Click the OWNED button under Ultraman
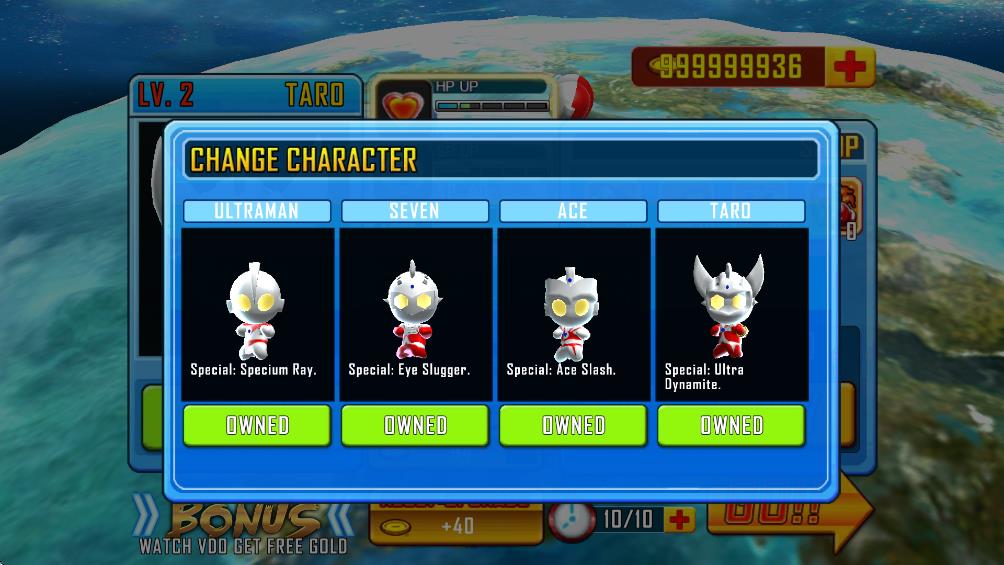 pos(257,425)
